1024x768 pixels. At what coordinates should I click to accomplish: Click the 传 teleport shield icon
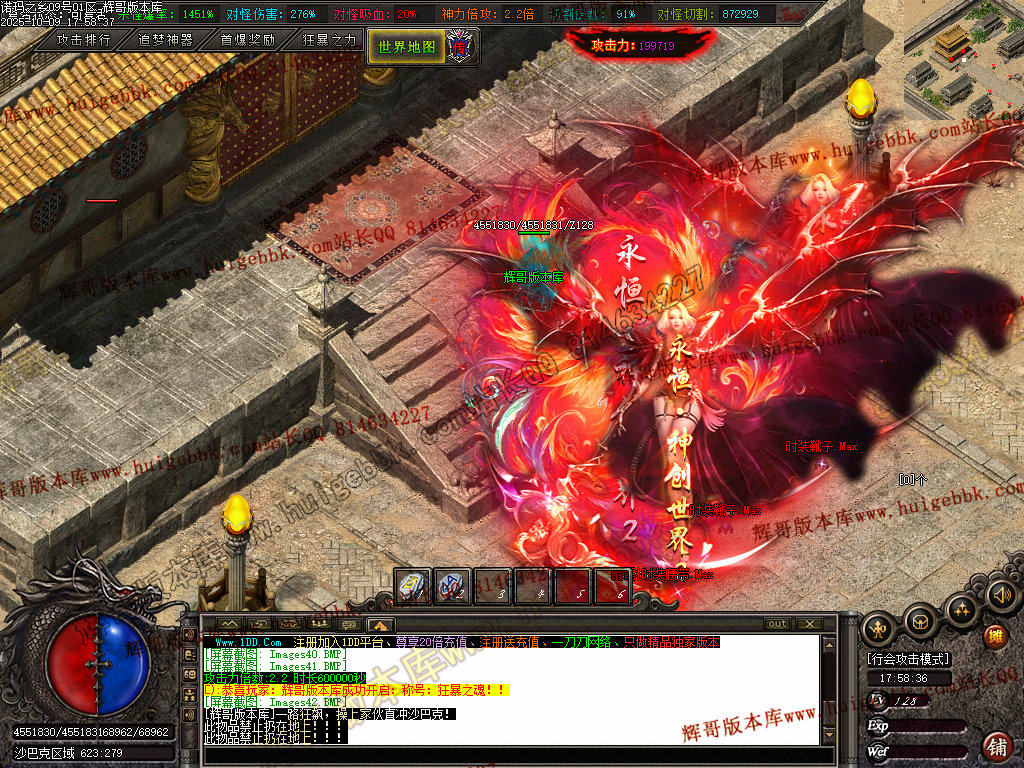click(x=461, y=46)
